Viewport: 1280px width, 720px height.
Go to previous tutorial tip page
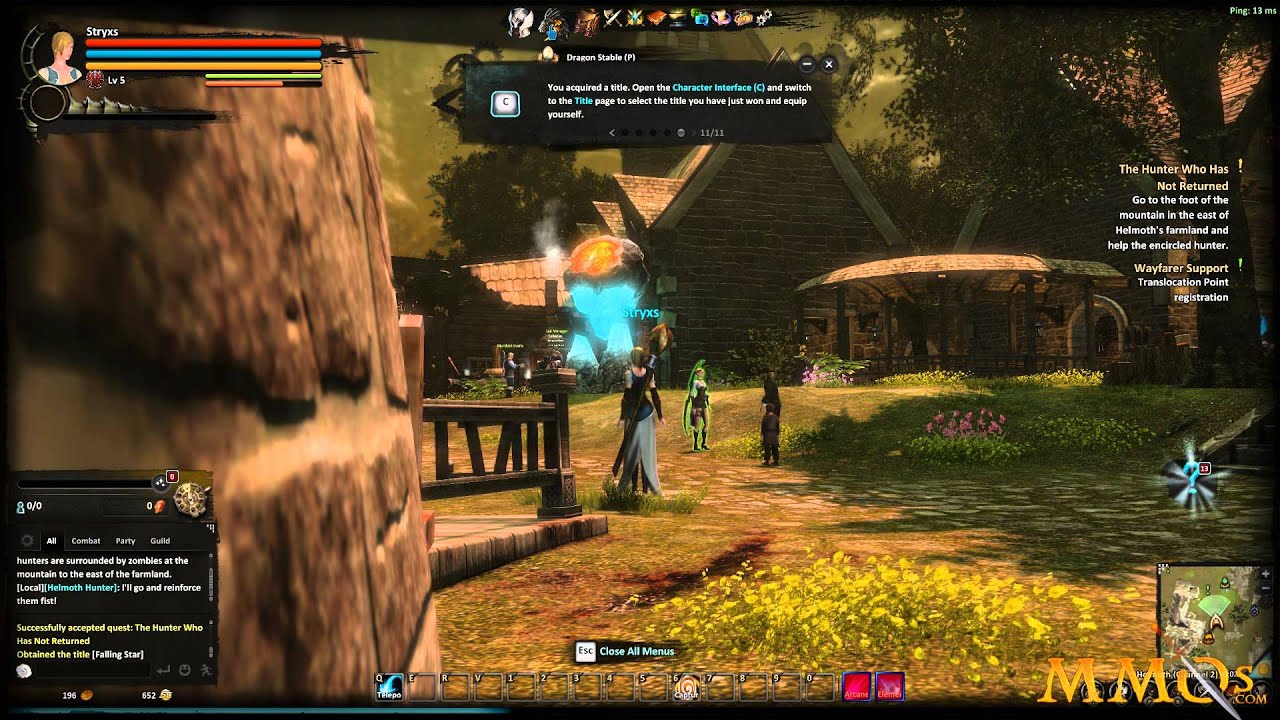point(612,132)
